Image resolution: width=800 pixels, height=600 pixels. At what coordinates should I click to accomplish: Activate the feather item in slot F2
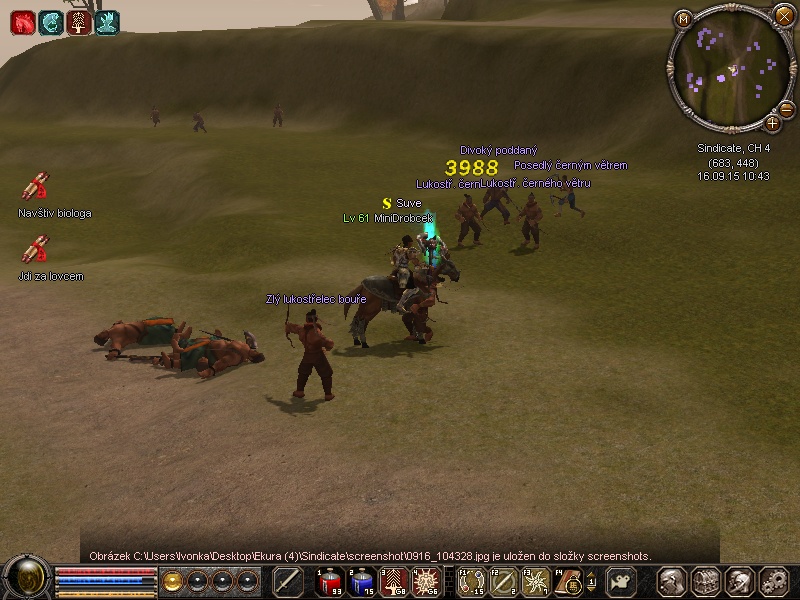click(503, 581)
